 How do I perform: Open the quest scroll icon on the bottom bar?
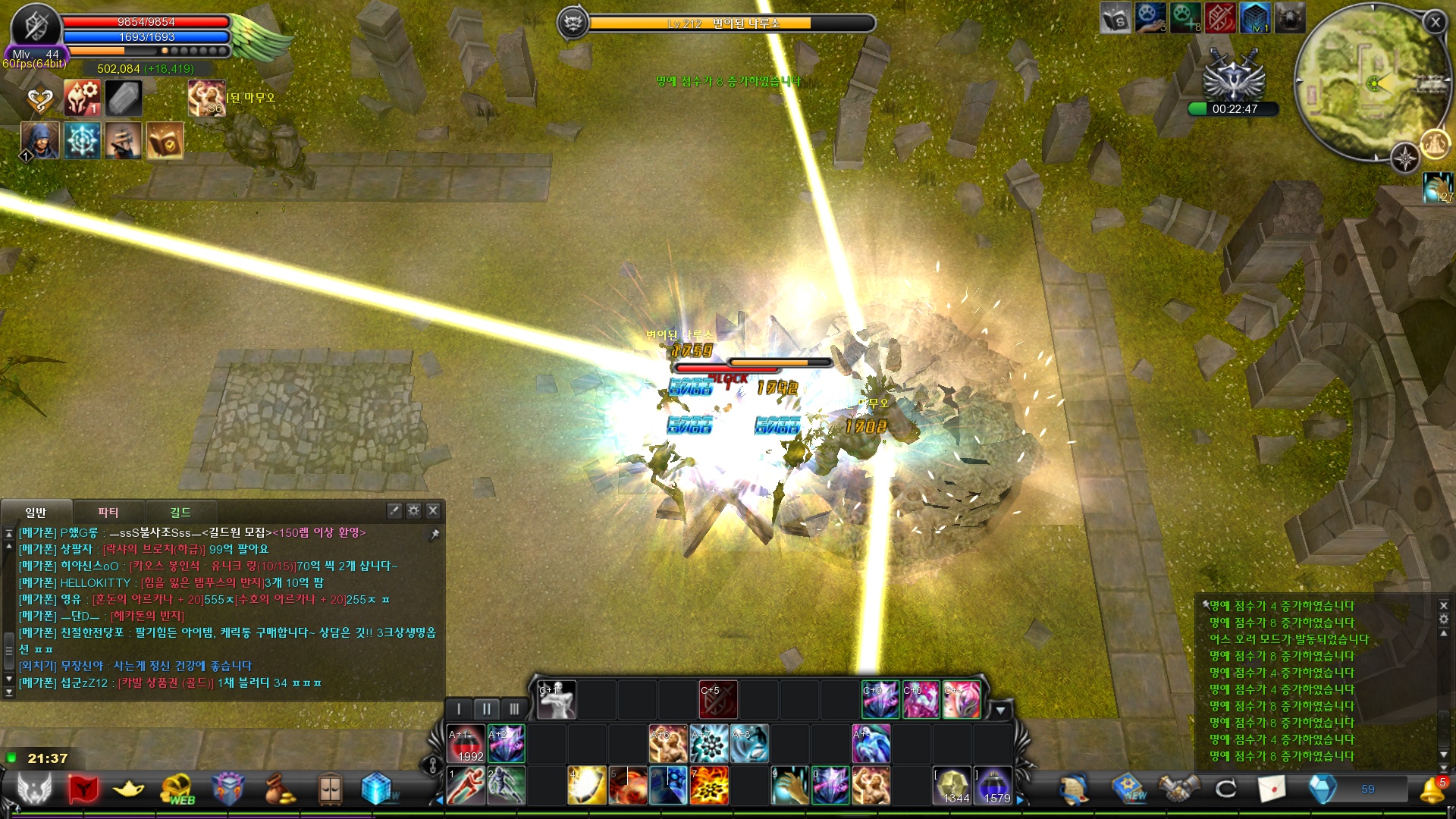[1073, 789]
